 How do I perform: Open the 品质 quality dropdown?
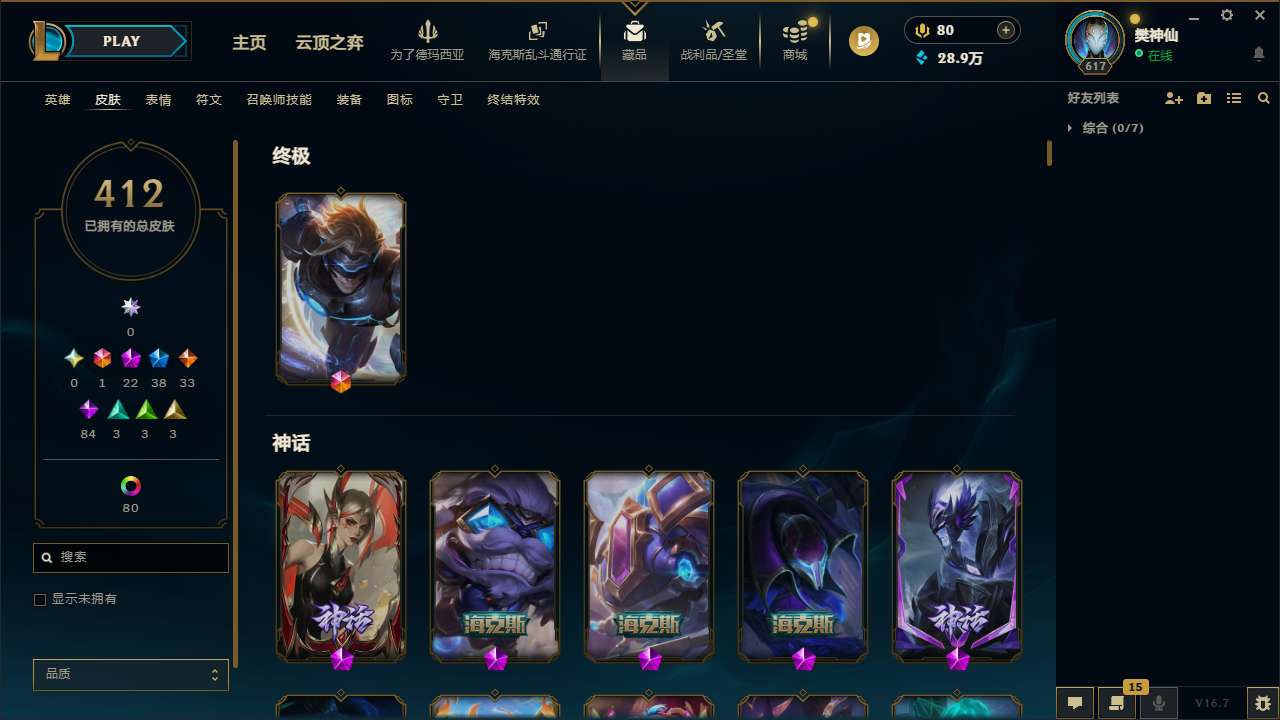(130, 674)
